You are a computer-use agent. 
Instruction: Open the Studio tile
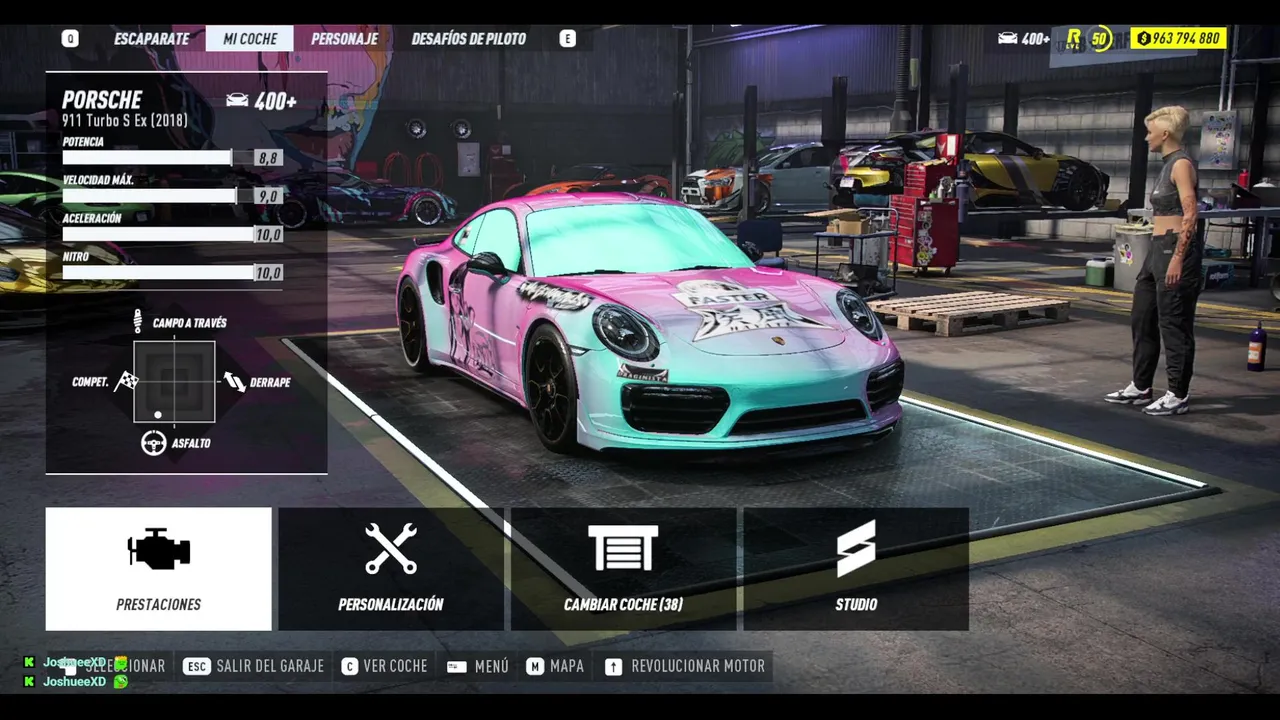pyautogui.click(x=856, y=568)
